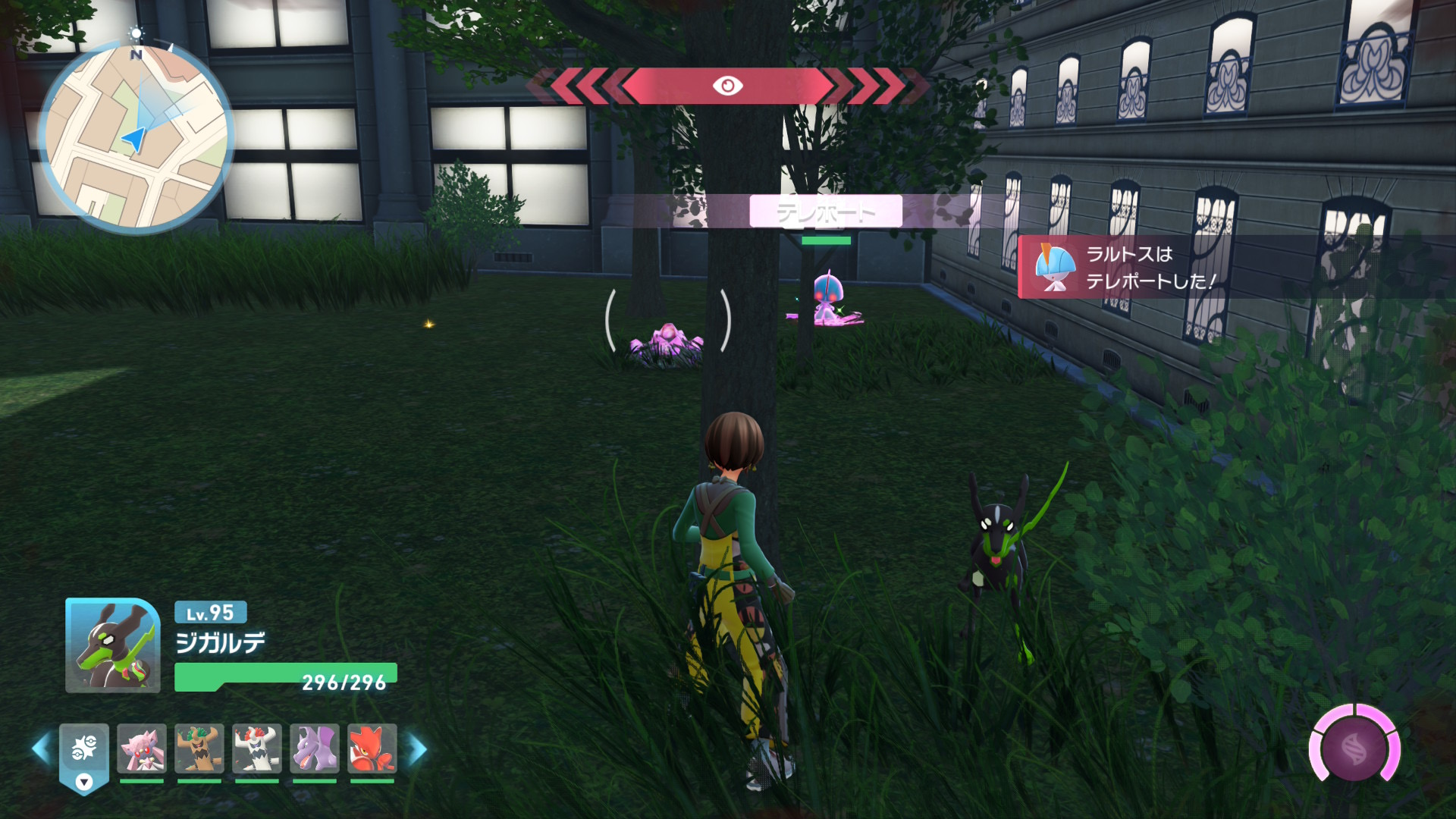Viewport: 1456px width, 819px height.
Task: Cycle party left with blue arrow
Action: click(41, 748)
